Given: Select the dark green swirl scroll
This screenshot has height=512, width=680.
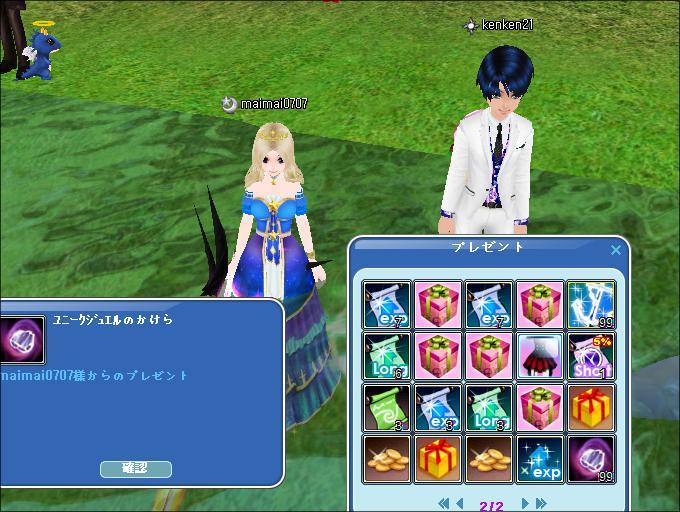Looking at the screenshot, I should point(386,407).
